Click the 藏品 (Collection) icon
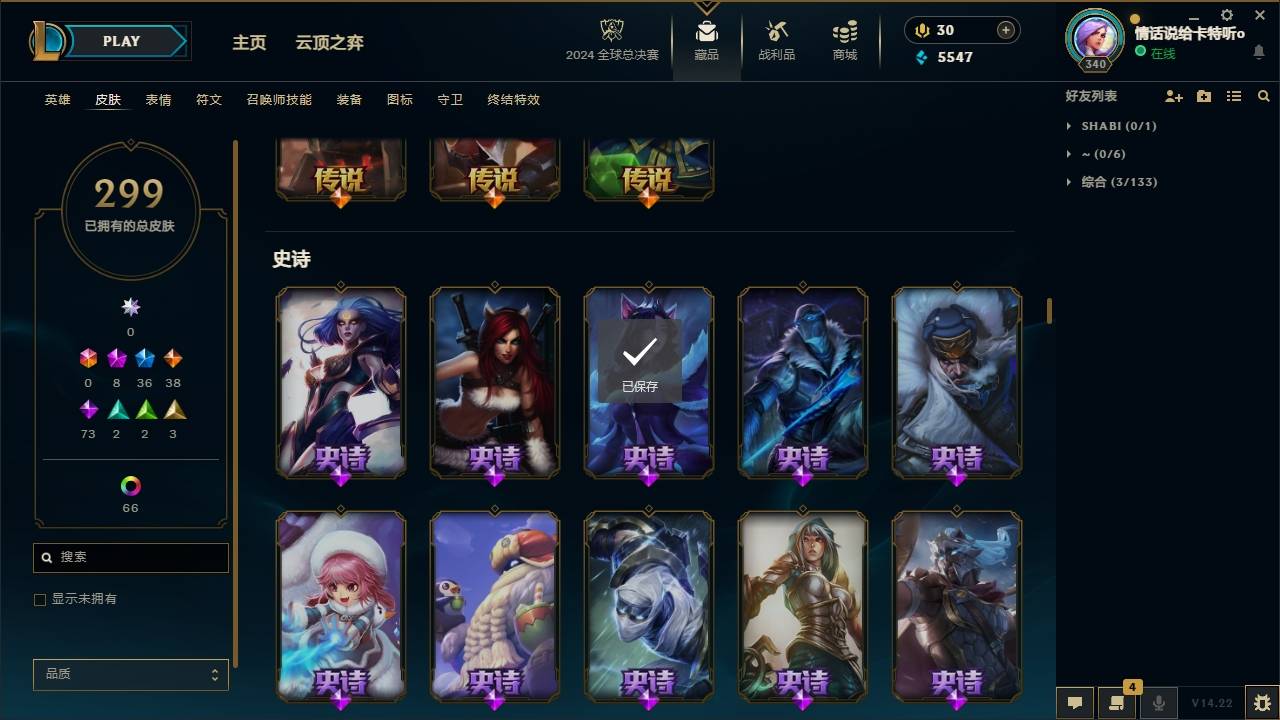 [706, 32]
